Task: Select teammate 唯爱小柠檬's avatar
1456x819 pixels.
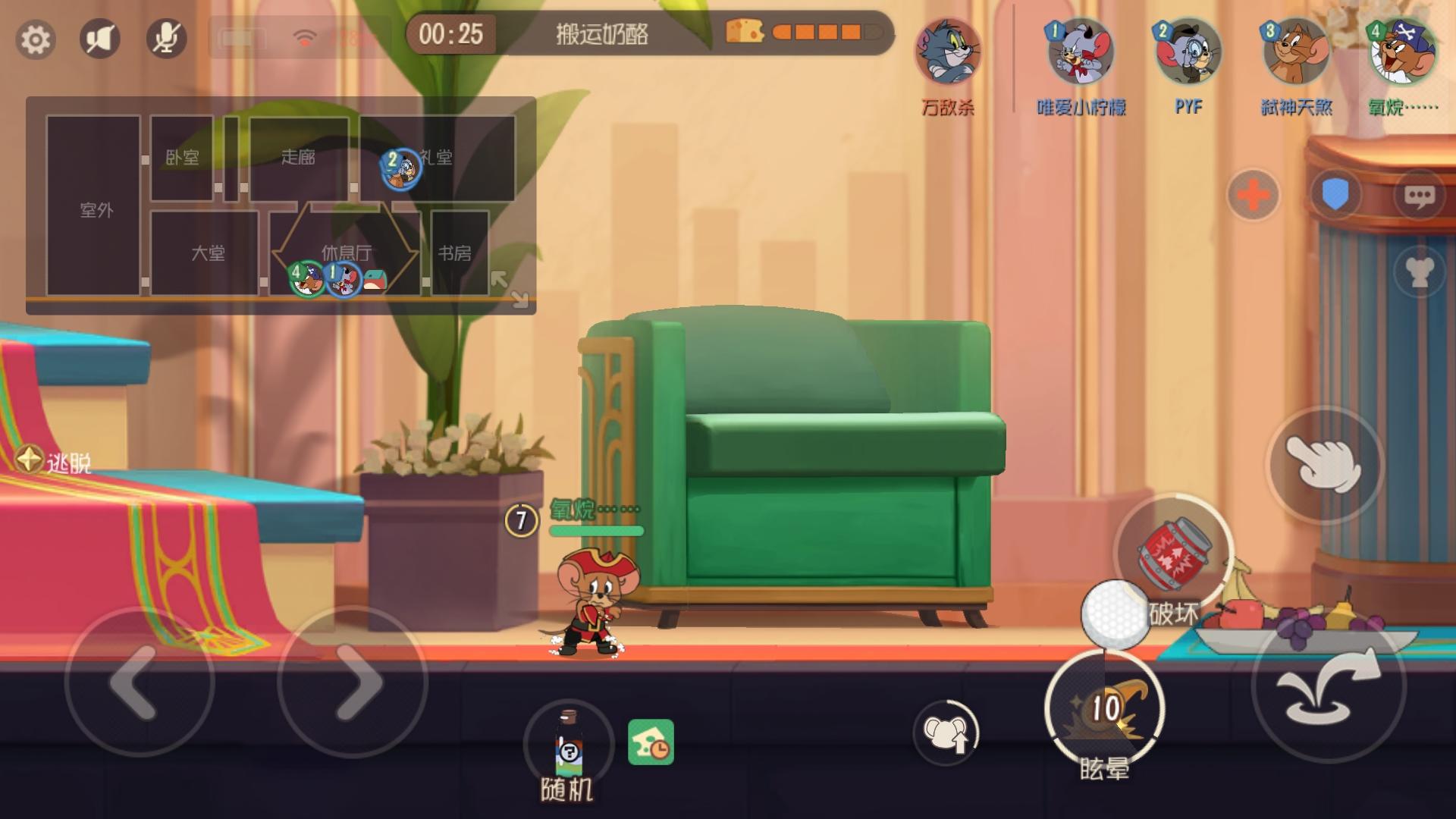Action: click(x=1081, y=53)
